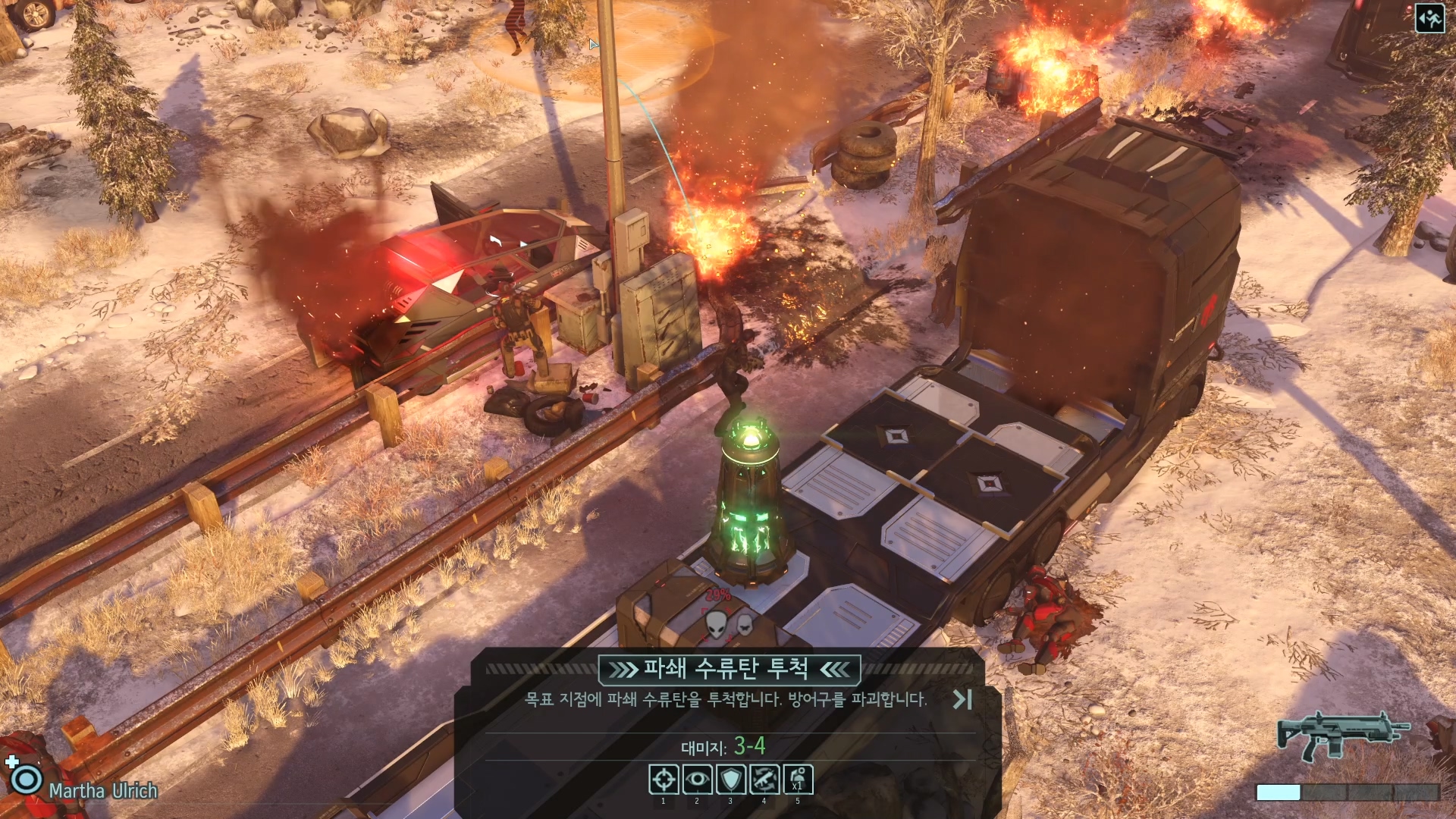
Task: Activate the Overwatch eye ability
Action: [x=697, y=779]
